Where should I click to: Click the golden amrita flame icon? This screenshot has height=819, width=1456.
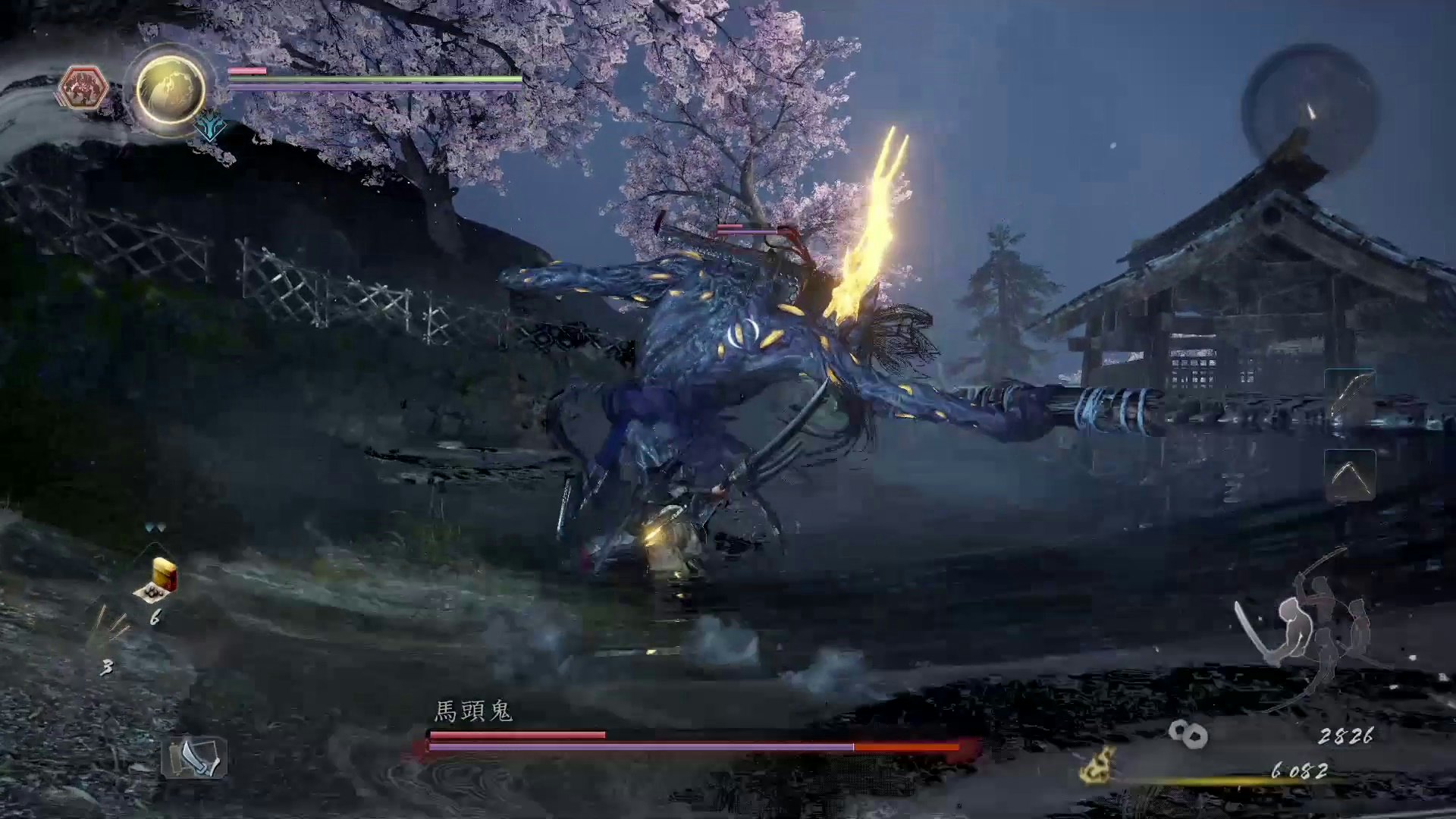1099,764
